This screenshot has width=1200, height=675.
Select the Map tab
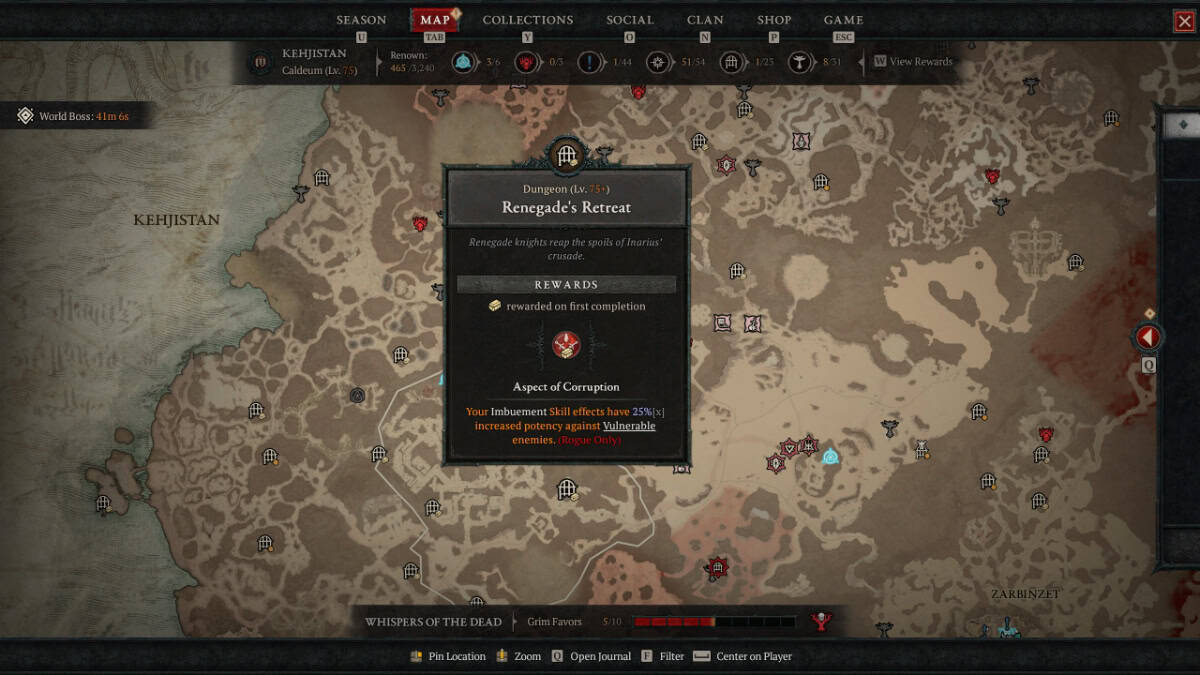point(435,20)
